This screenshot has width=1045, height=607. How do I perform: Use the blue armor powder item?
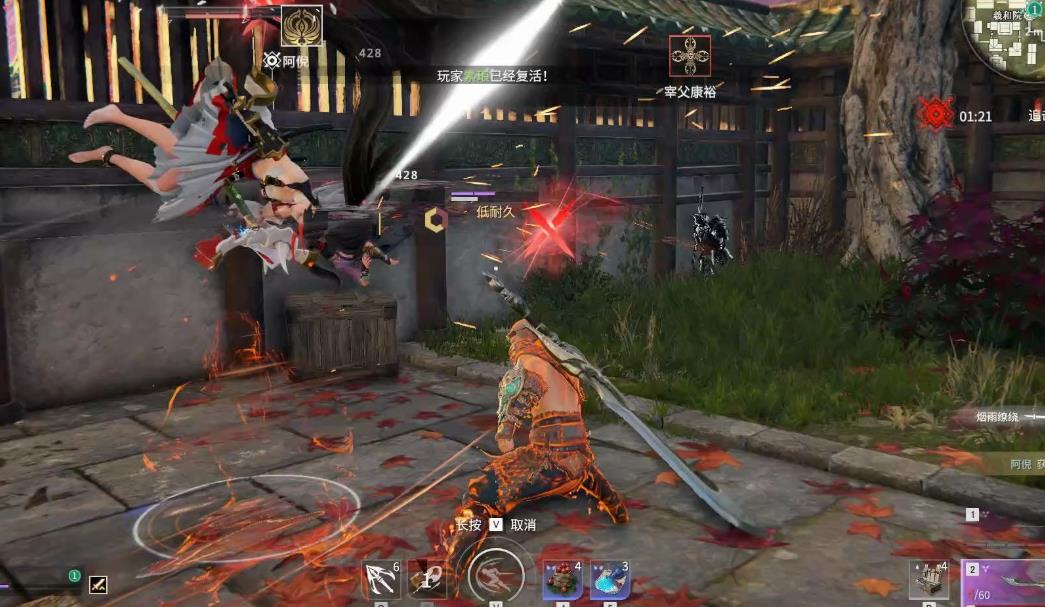point(609,580)
